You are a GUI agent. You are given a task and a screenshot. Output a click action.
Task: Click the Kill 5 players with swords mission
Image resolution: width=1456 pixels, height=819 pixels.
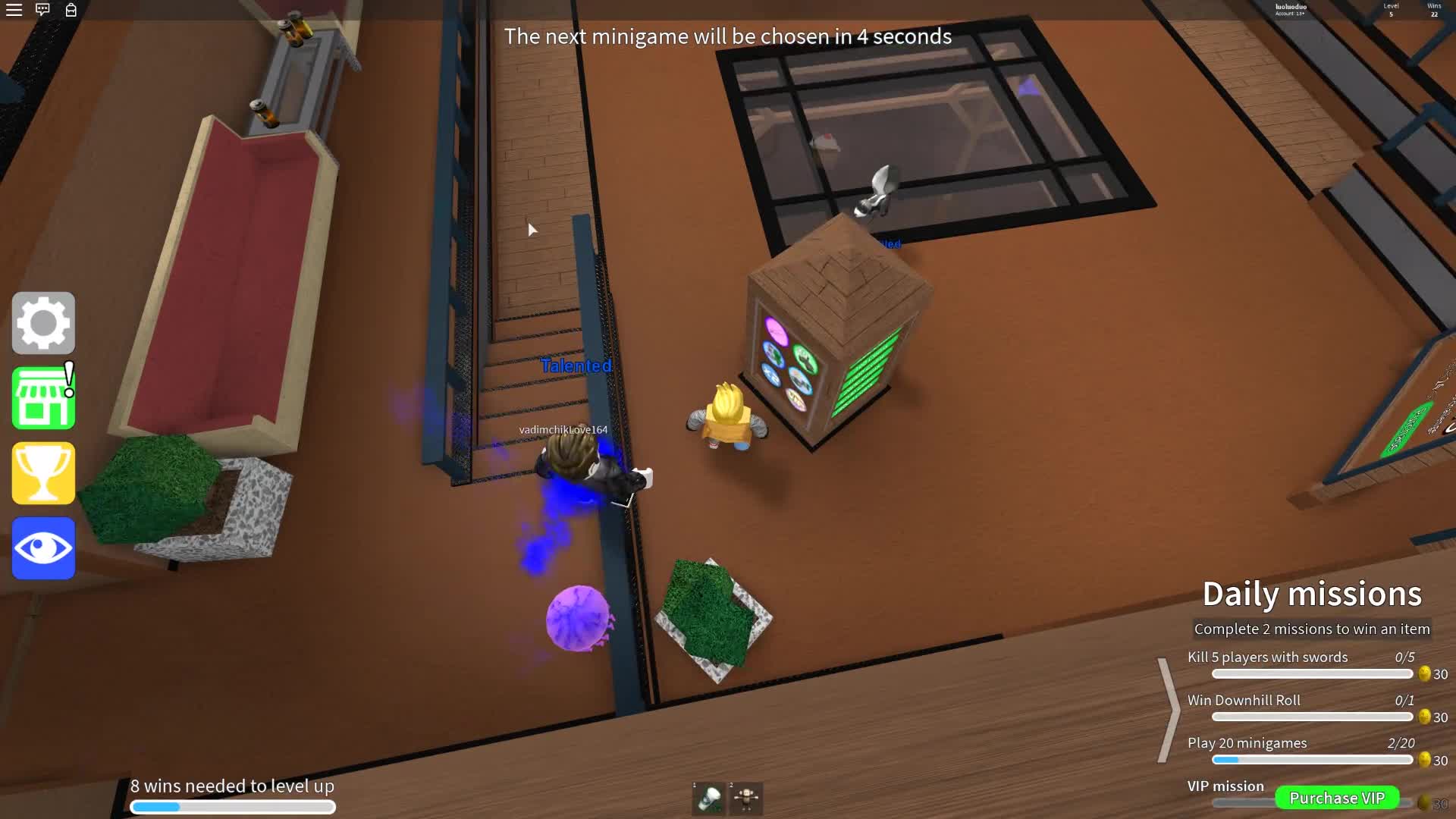[x=1269, y=657]
